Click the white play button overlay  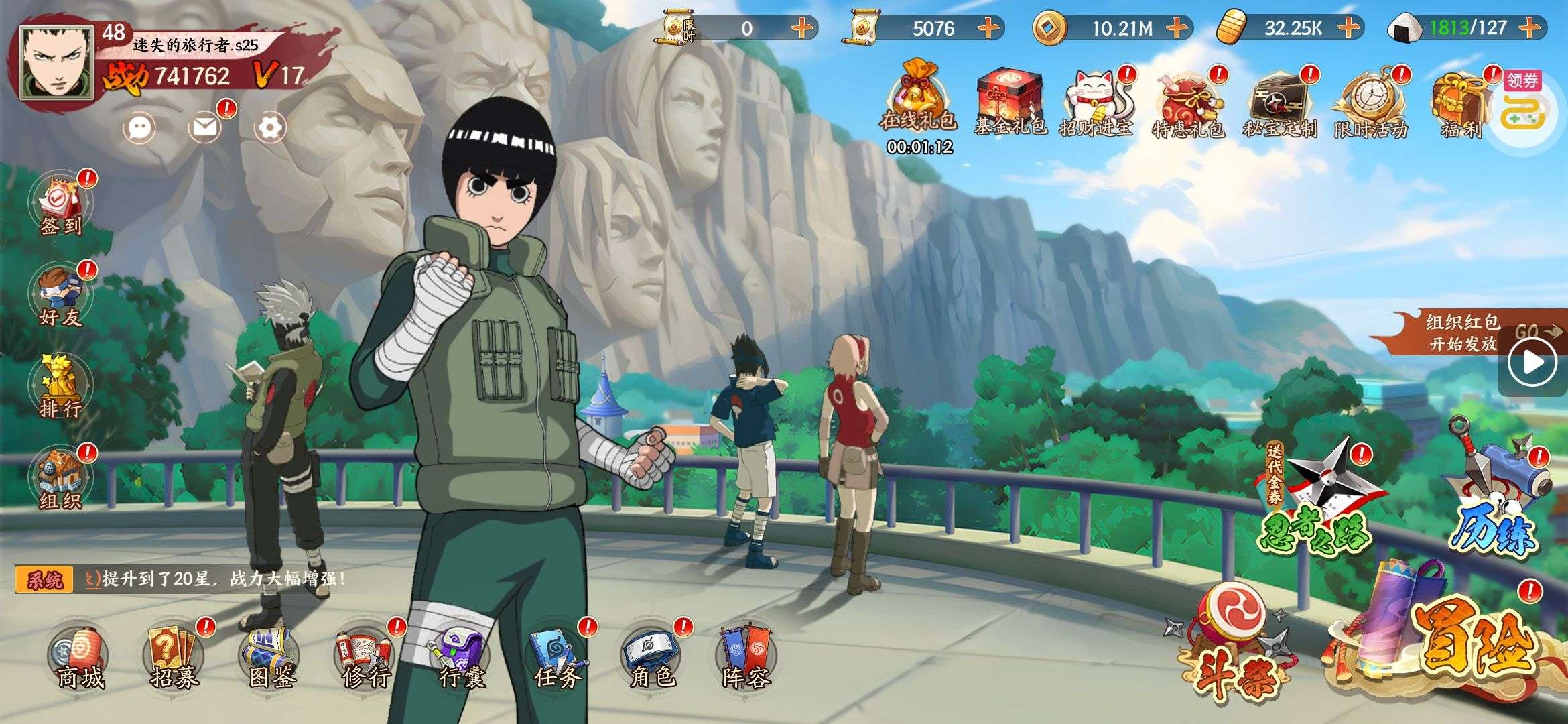[1533, 363]
